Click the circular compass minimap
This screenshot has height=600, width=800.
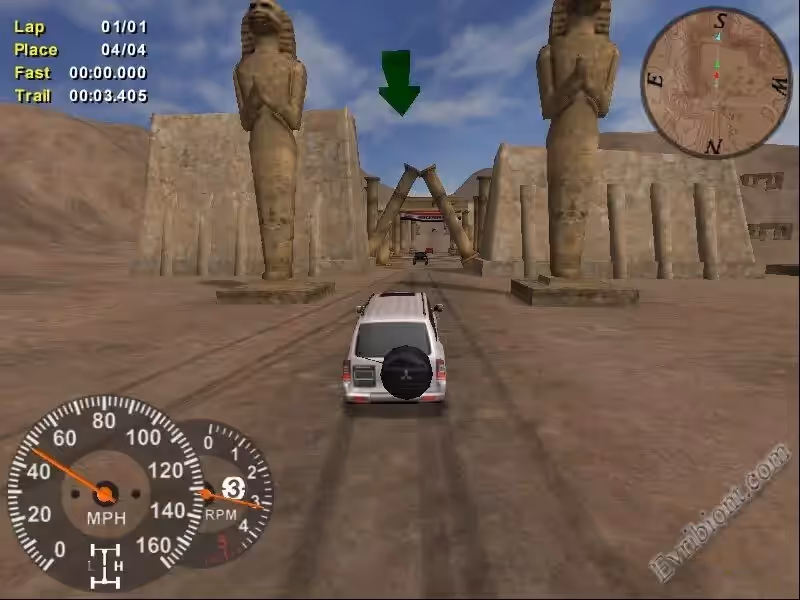coord(715,82)
